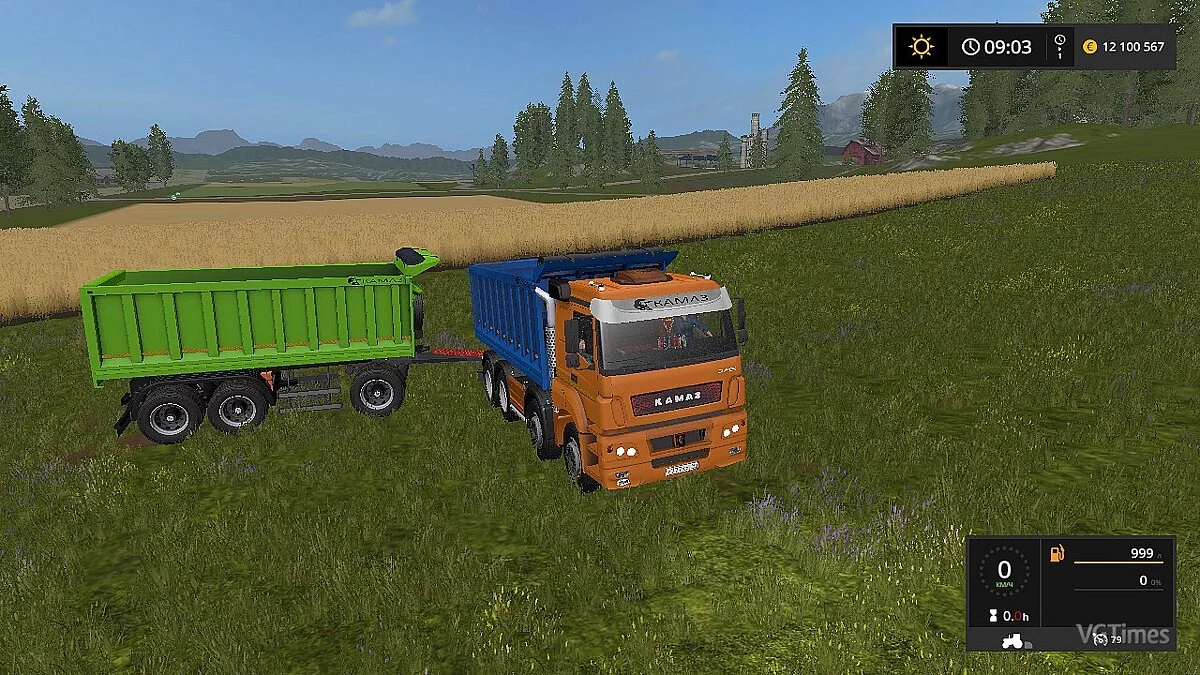Click the euro coin money icon
1200x675 pixels.
coord(1090,46)
